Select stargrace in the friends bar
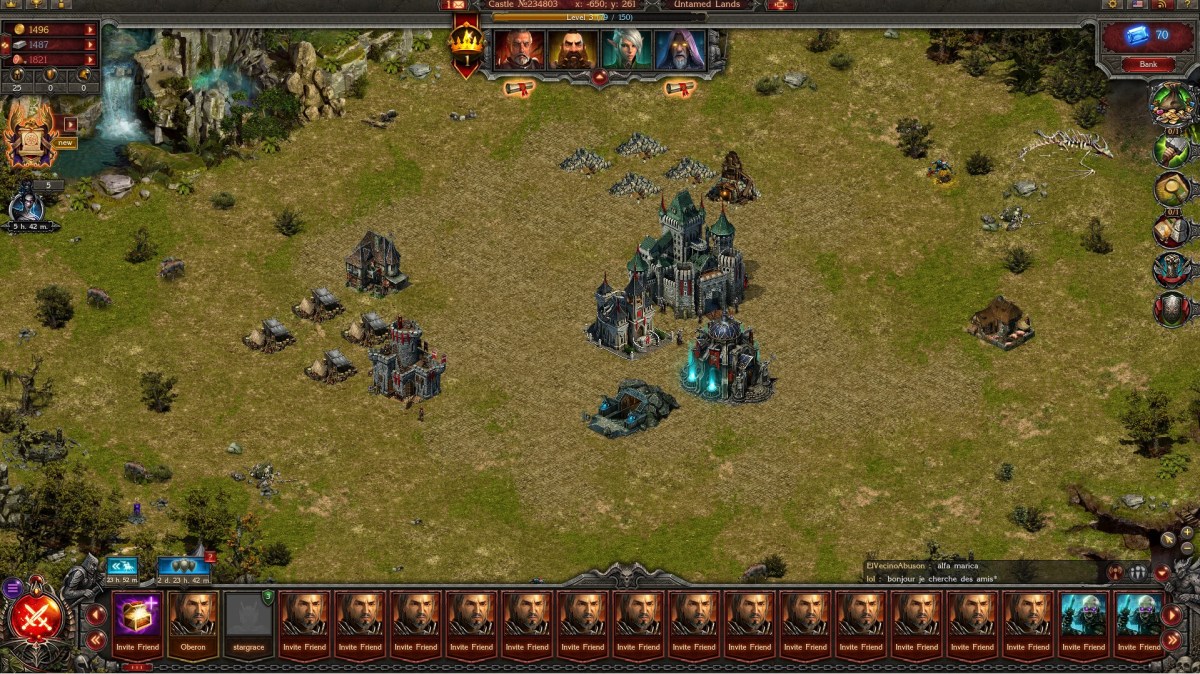This screenshot has height=674, width=1200. [x=248, y=620]
